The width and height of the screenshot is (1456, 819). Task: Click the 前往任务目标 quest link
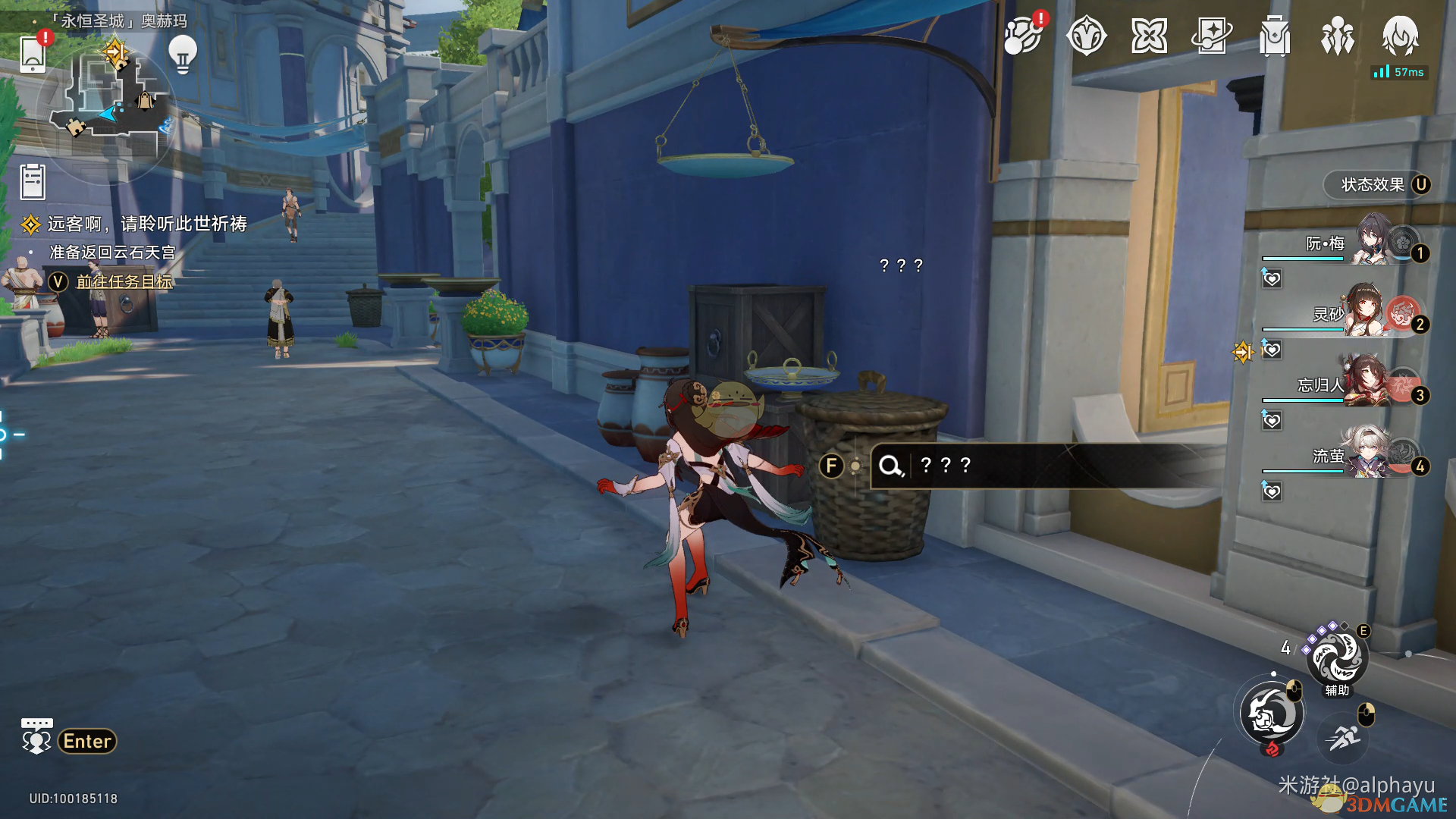[124, 281]
